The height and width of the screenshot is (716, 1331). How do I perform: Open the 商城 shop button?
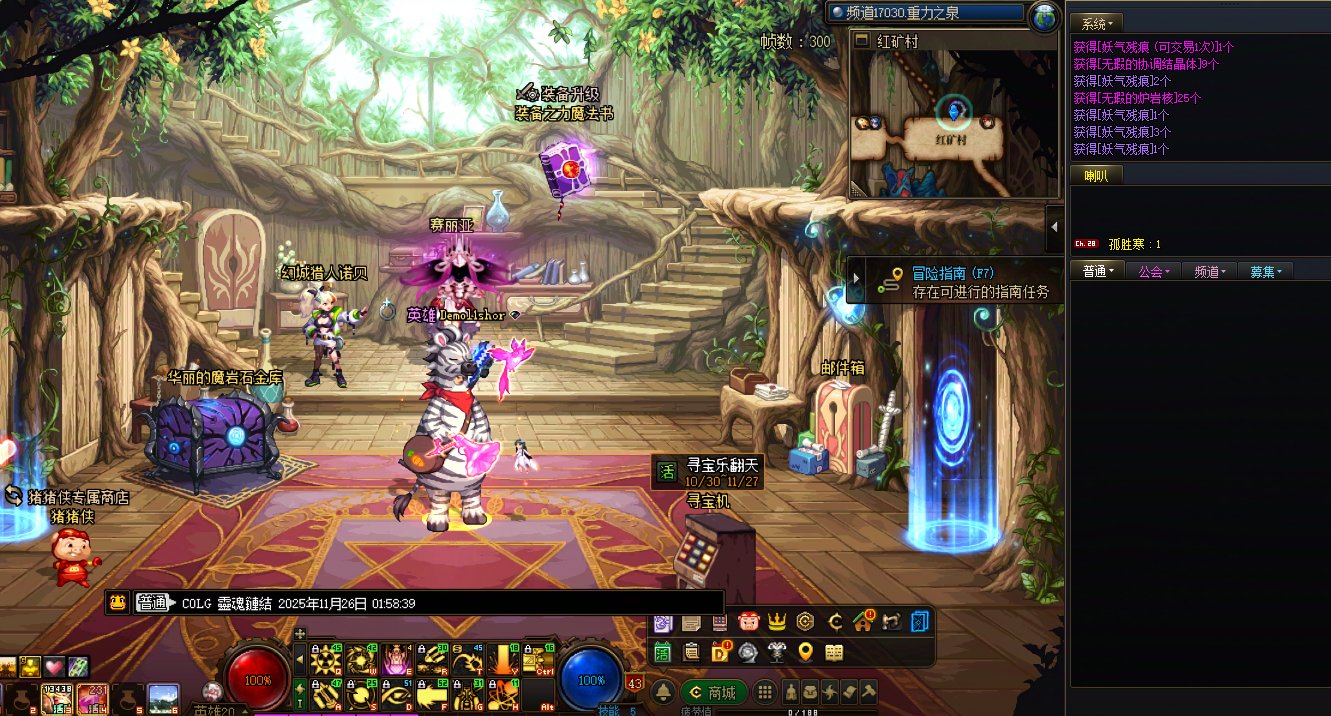click(714, 692)
